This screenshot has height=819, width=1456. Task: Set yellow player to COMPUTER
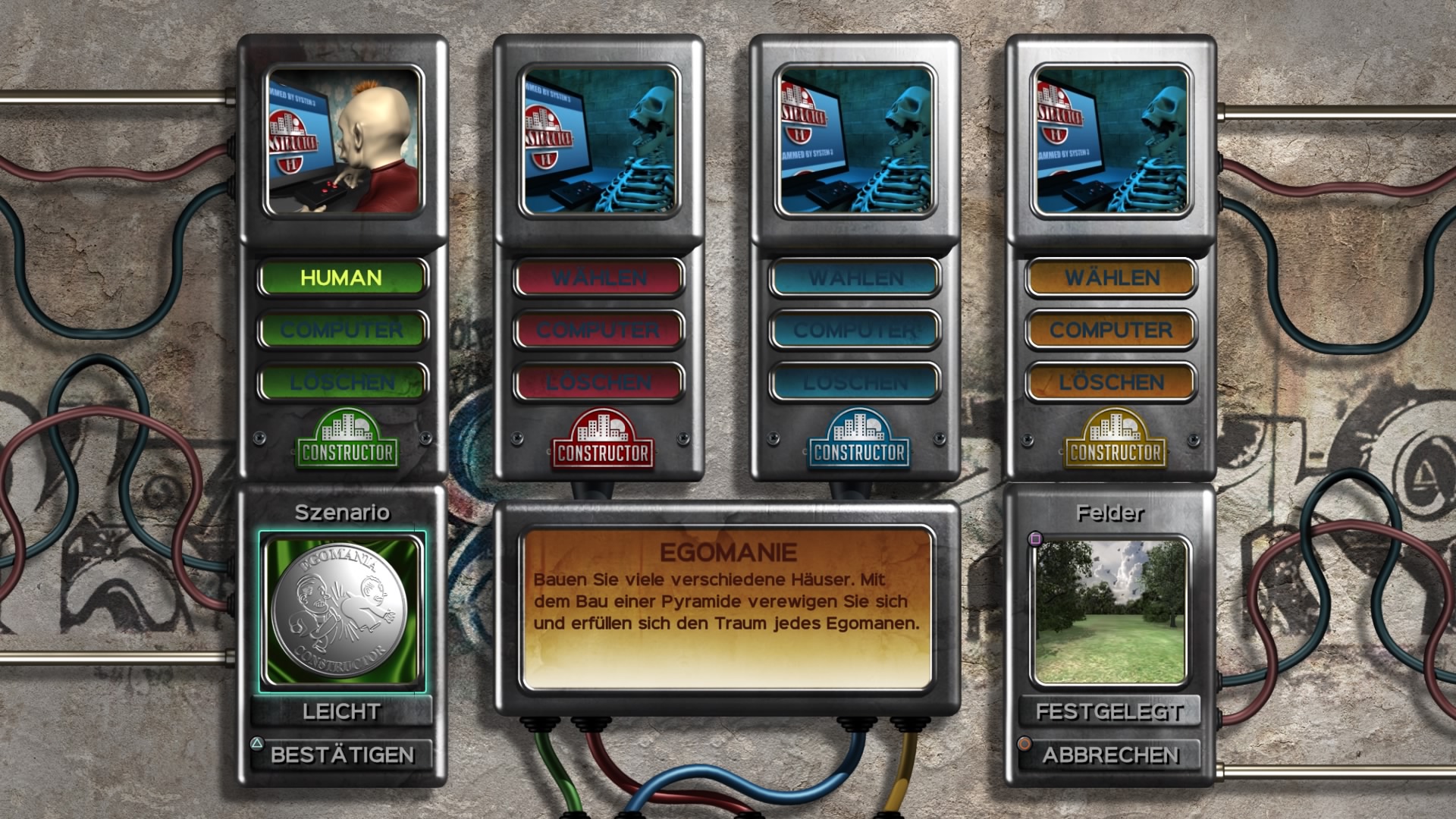(x=1112, y=330)
